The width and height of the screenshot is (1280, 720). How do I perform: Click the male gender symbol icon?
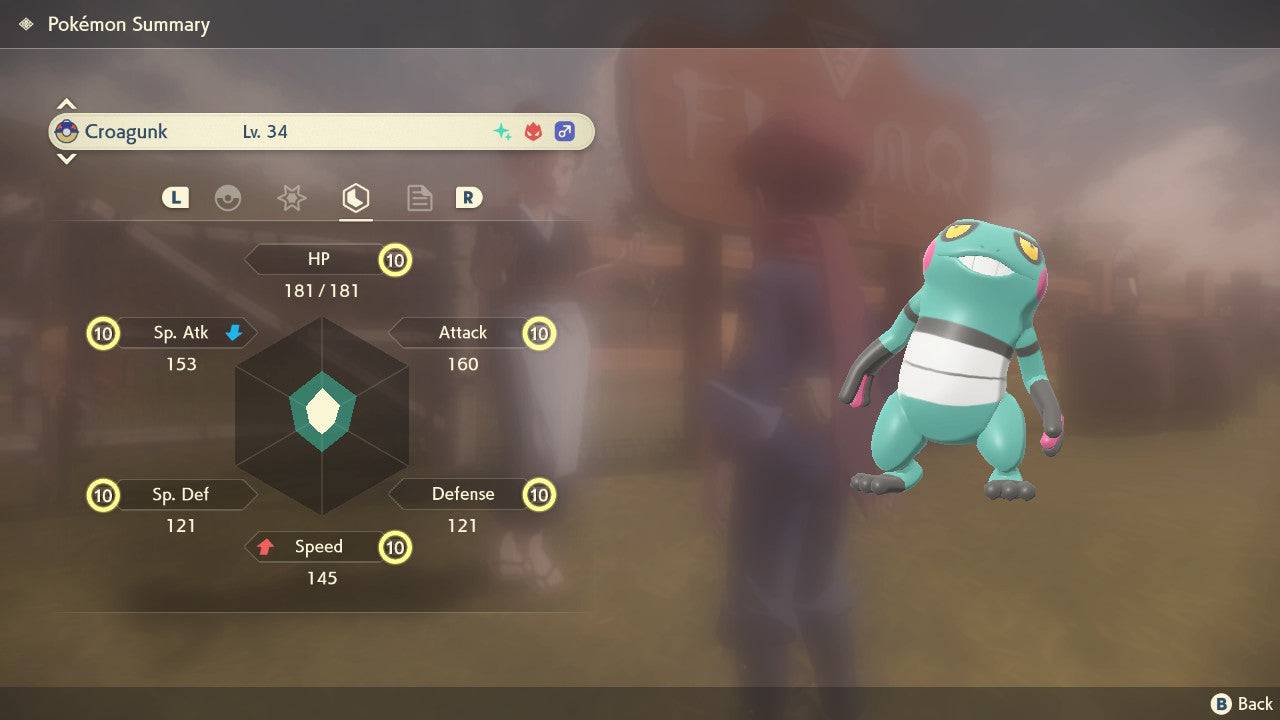565,131
